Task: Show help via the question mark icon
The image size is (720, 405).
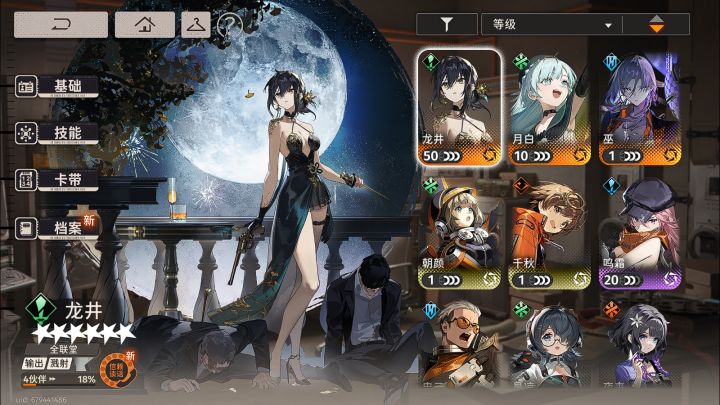Action: click(230, 24)
